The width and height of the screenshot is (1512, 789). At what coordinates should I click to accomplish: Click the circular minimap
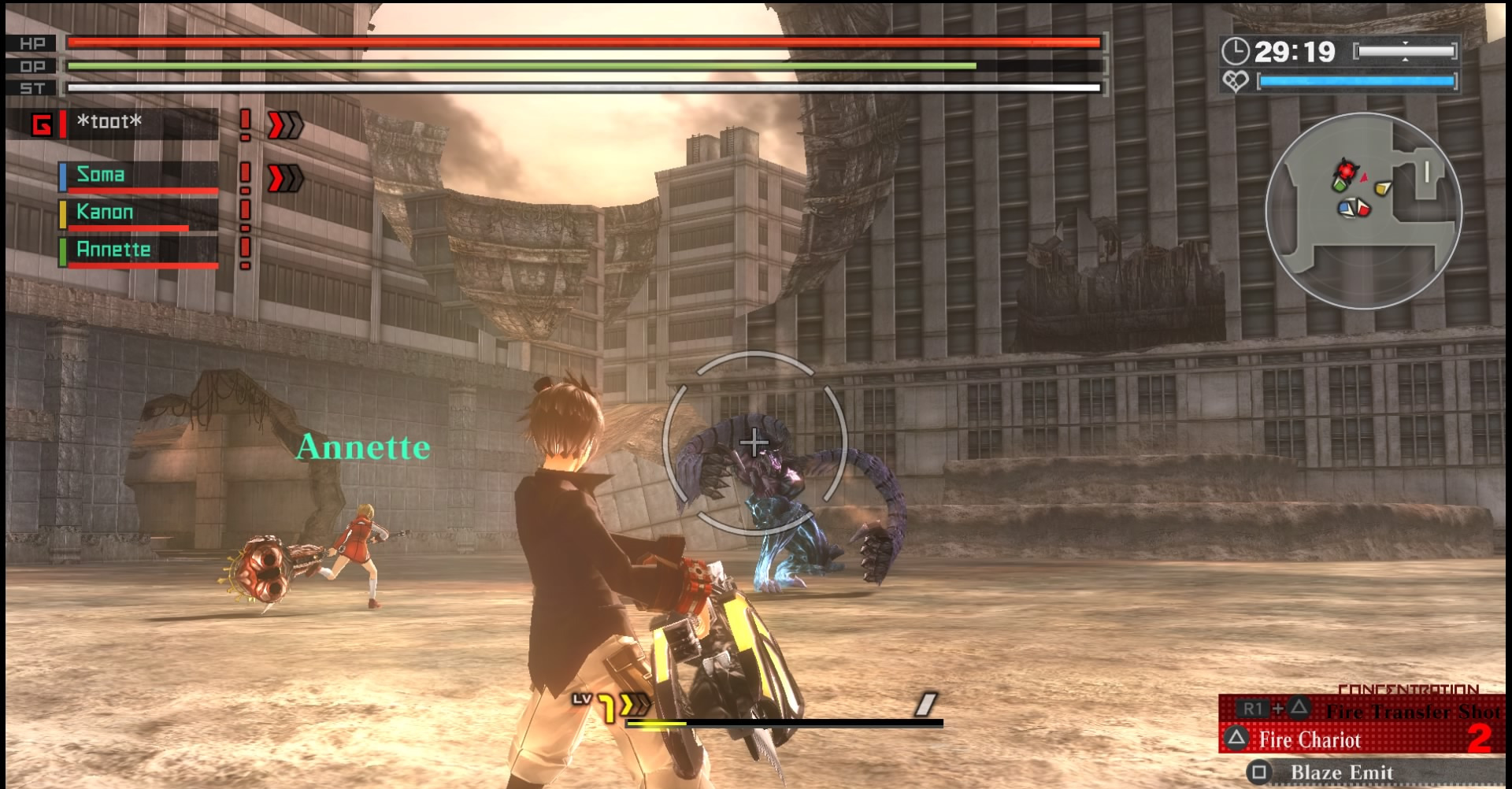pos(1363,211)
